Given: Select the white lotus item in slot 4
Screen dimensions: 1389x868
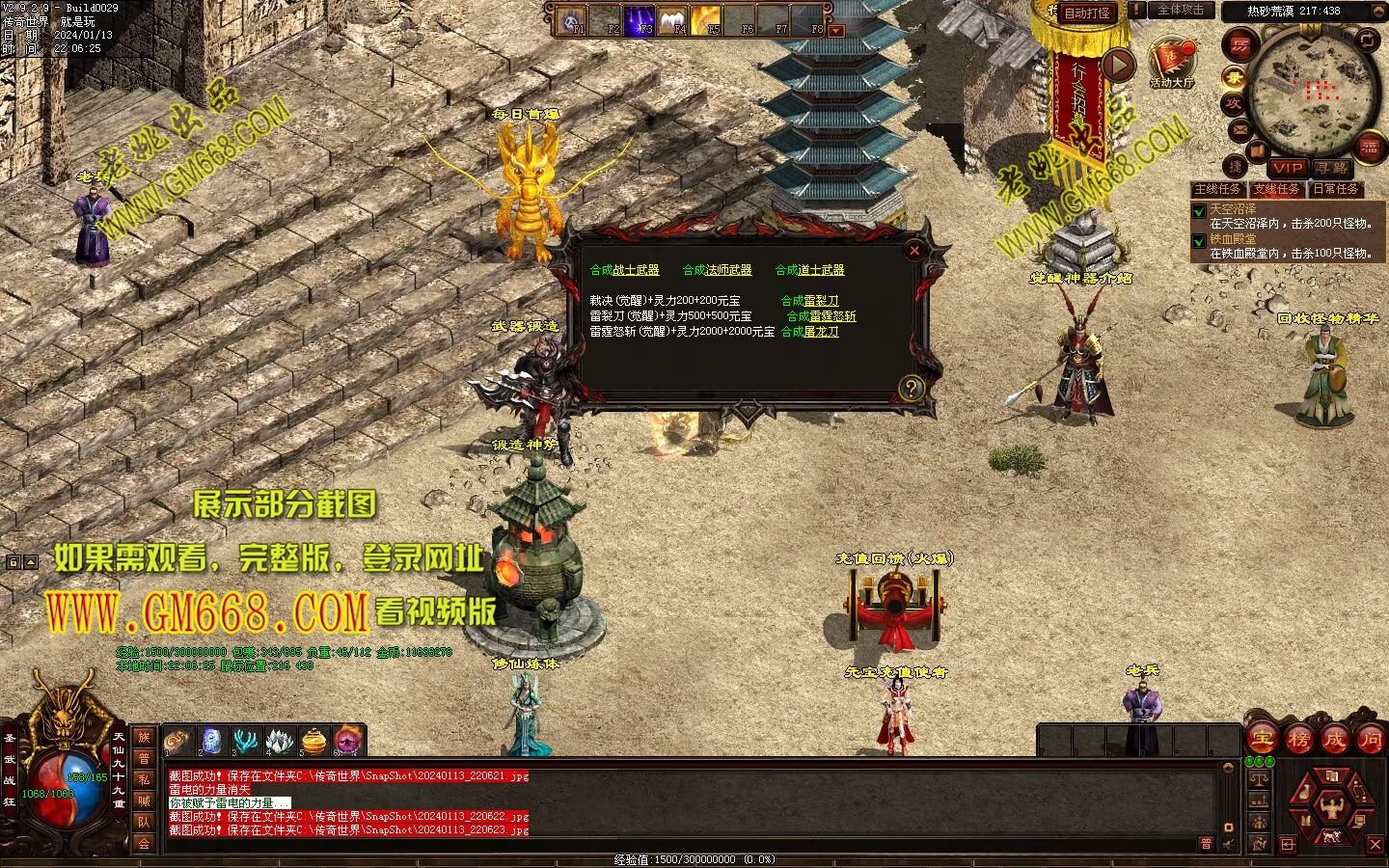Looking at the screenshot, I should [x=279, y=741].
